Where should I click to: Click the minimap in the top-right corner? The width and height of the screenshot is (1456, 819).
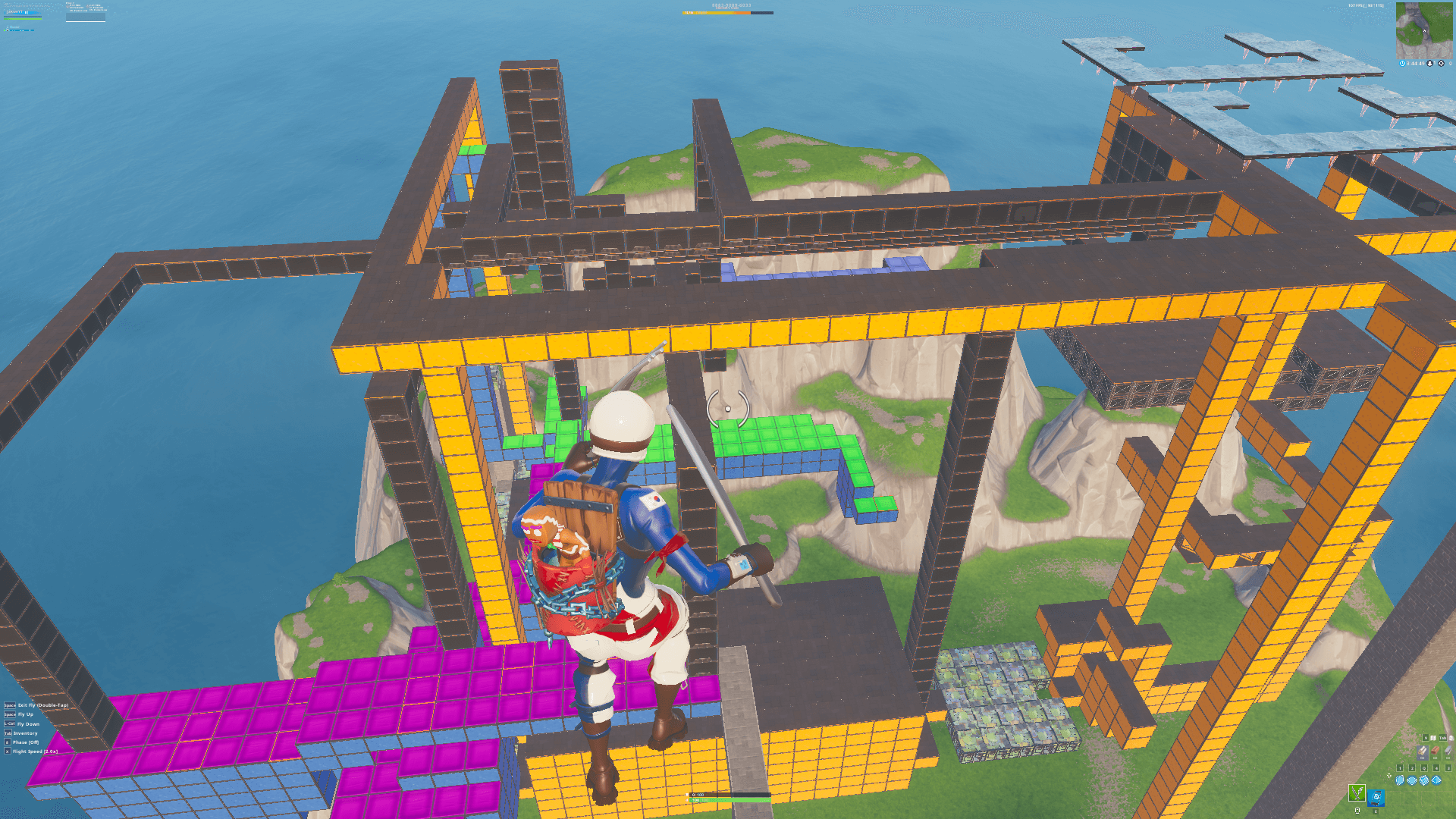[x=1426, y=30]
